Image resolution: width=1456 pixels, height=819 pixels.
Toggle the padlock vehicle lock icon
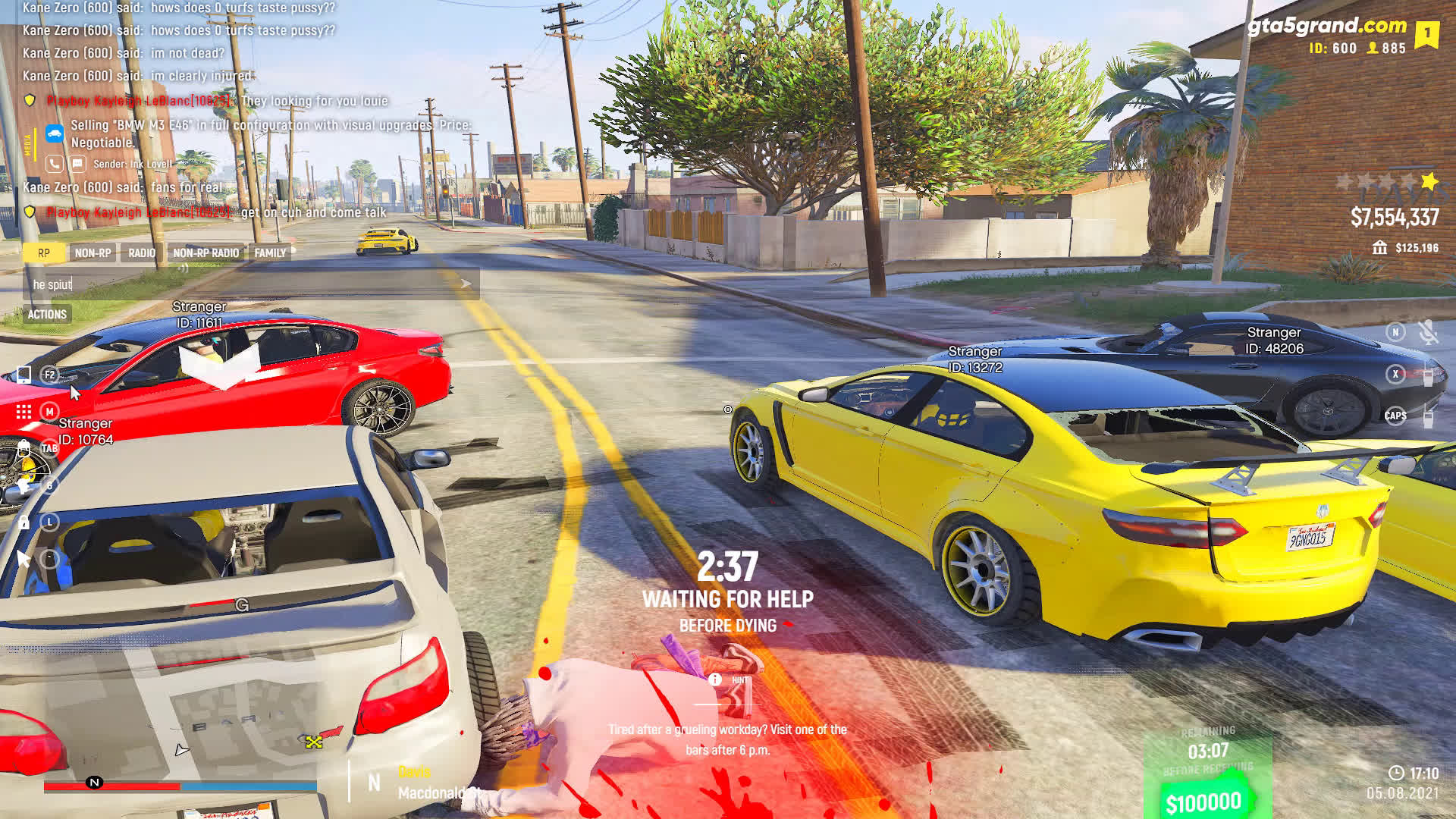[x=24, y=522]
